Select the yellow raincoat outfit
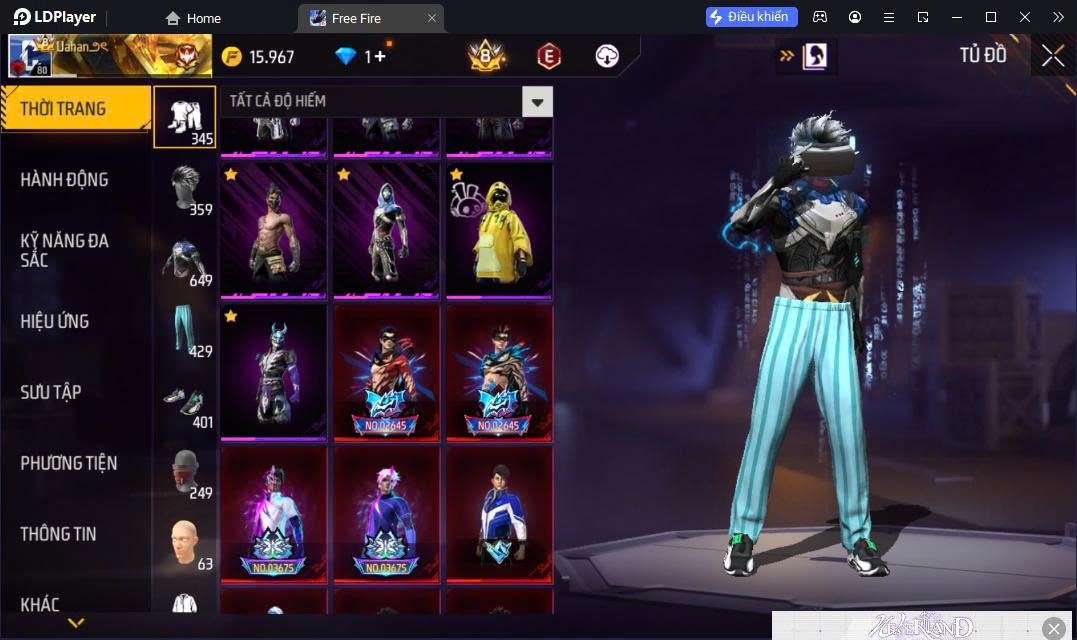Image resolution: width=1077 pixels, height=640 pixels. [x=499, y=230]
